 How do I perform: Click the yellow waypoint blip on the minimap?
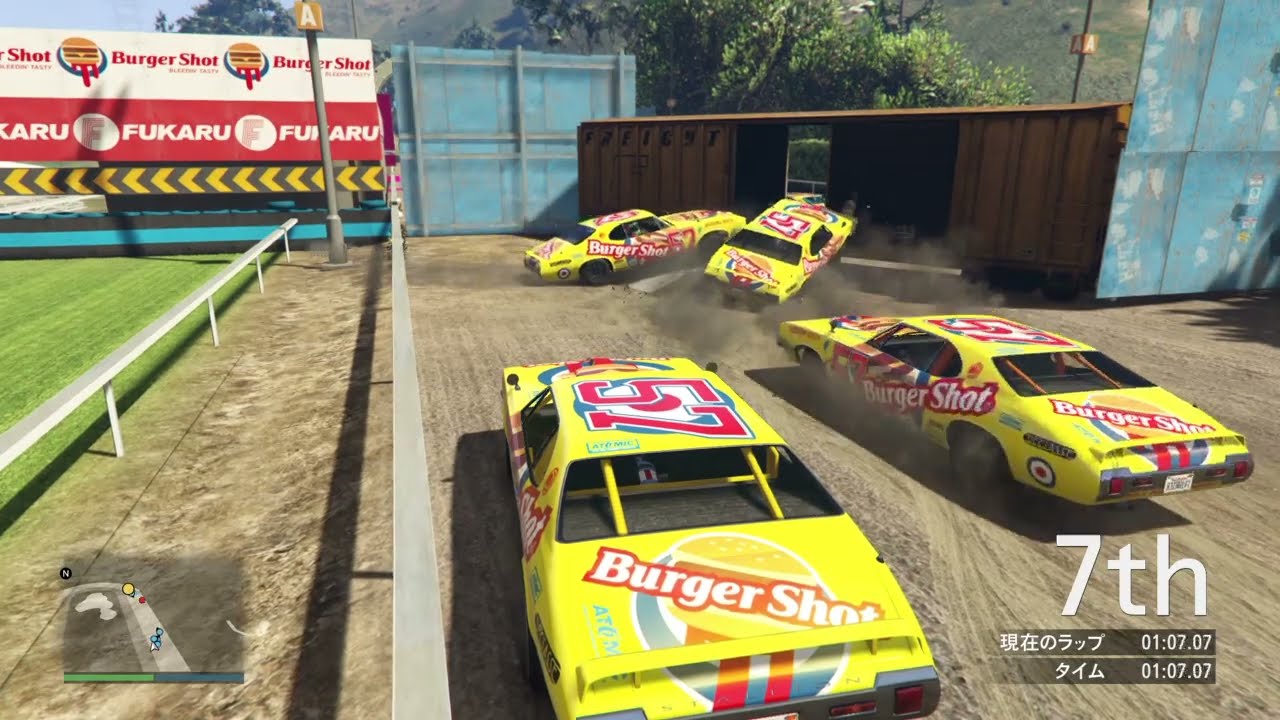(128, 588)
